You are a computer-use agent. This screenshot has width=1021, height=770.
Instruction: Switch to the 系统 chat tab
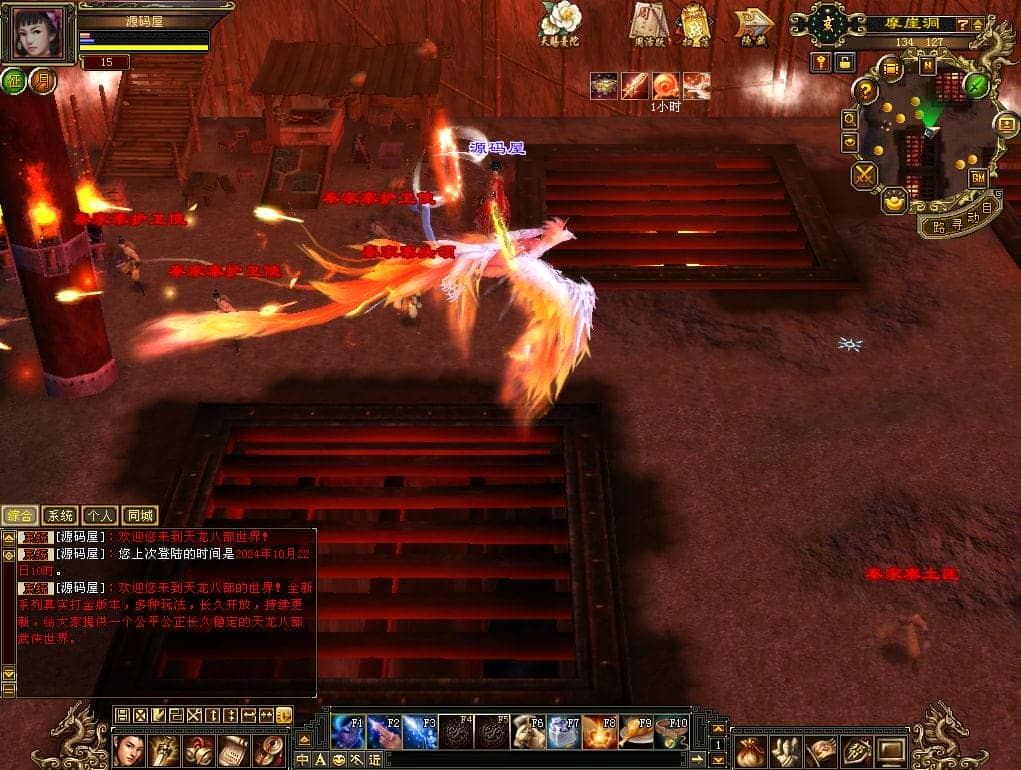[x=60, y=516]
